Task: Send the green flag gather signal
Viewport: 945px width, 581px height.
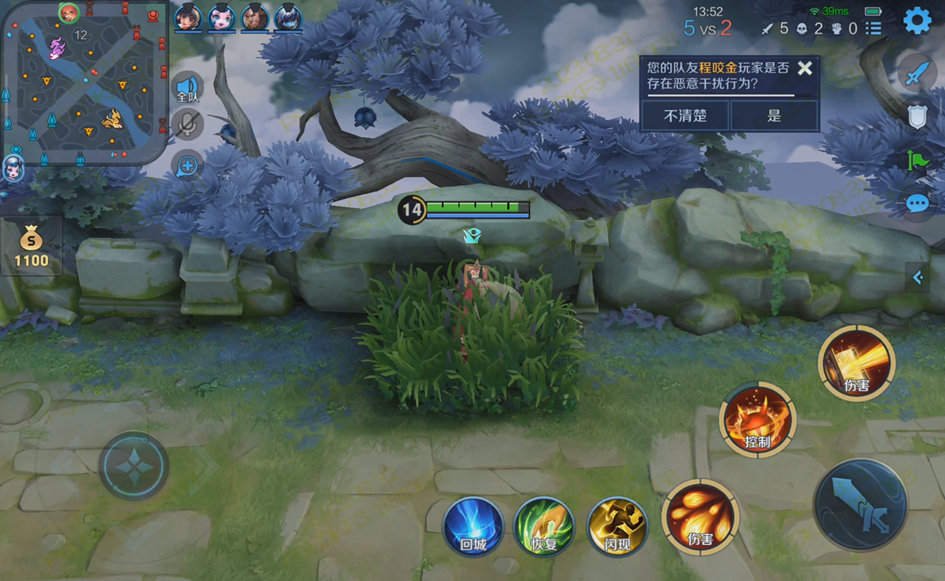Action: pos(917,160)
